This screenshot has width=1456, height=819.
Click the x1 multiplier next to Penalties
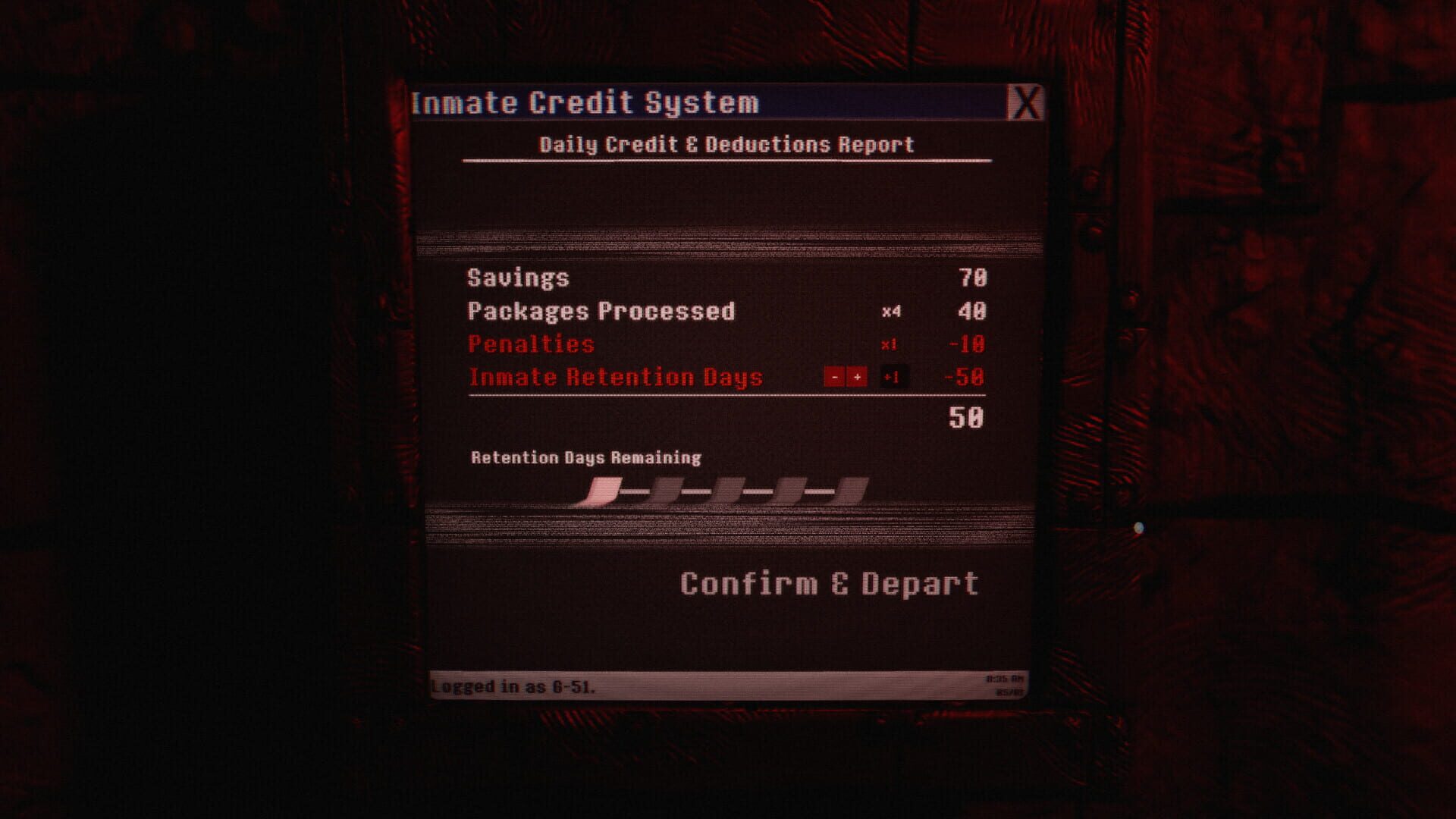889,345
